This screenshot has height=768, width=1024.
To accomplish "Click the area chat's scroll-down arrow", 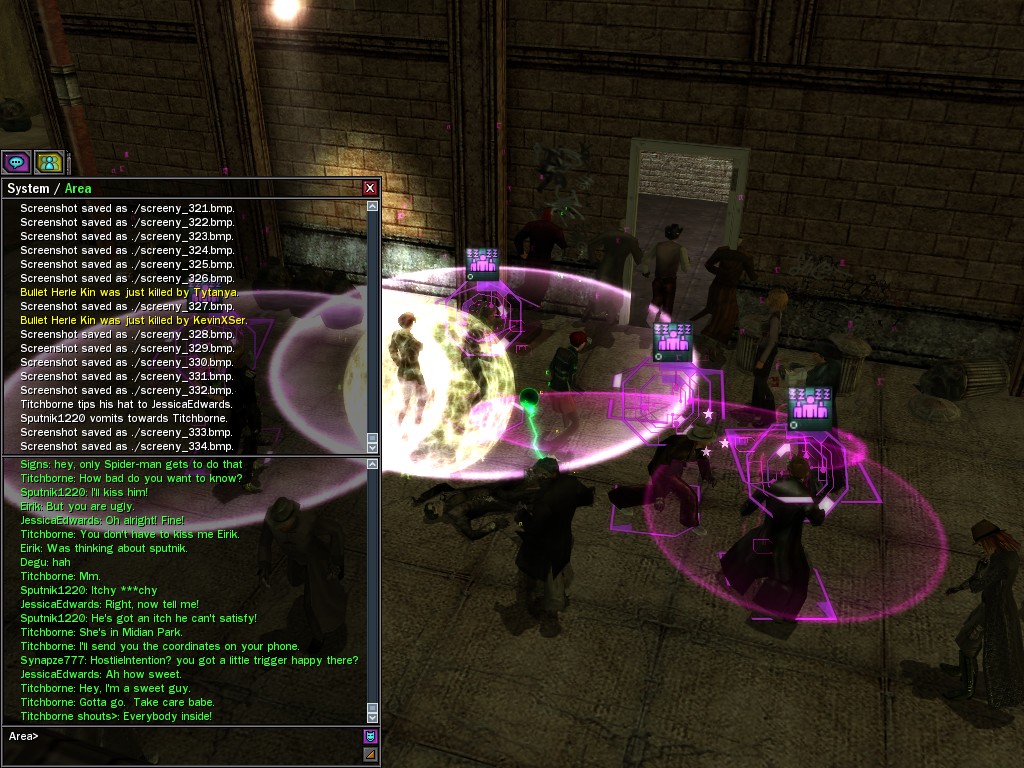I will [x=373, y=717].
